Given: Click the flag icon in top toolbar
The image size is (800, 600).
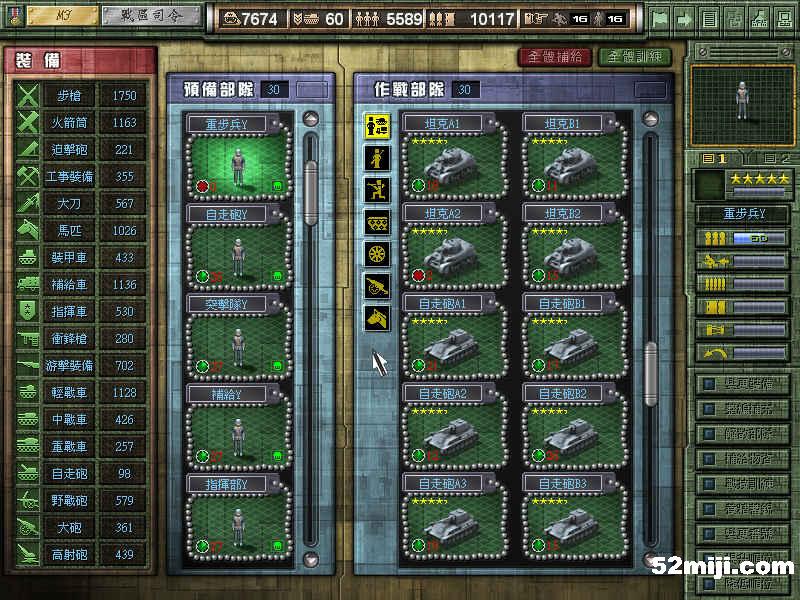Looking at the screenshot, I should click(x=659, y=18).
